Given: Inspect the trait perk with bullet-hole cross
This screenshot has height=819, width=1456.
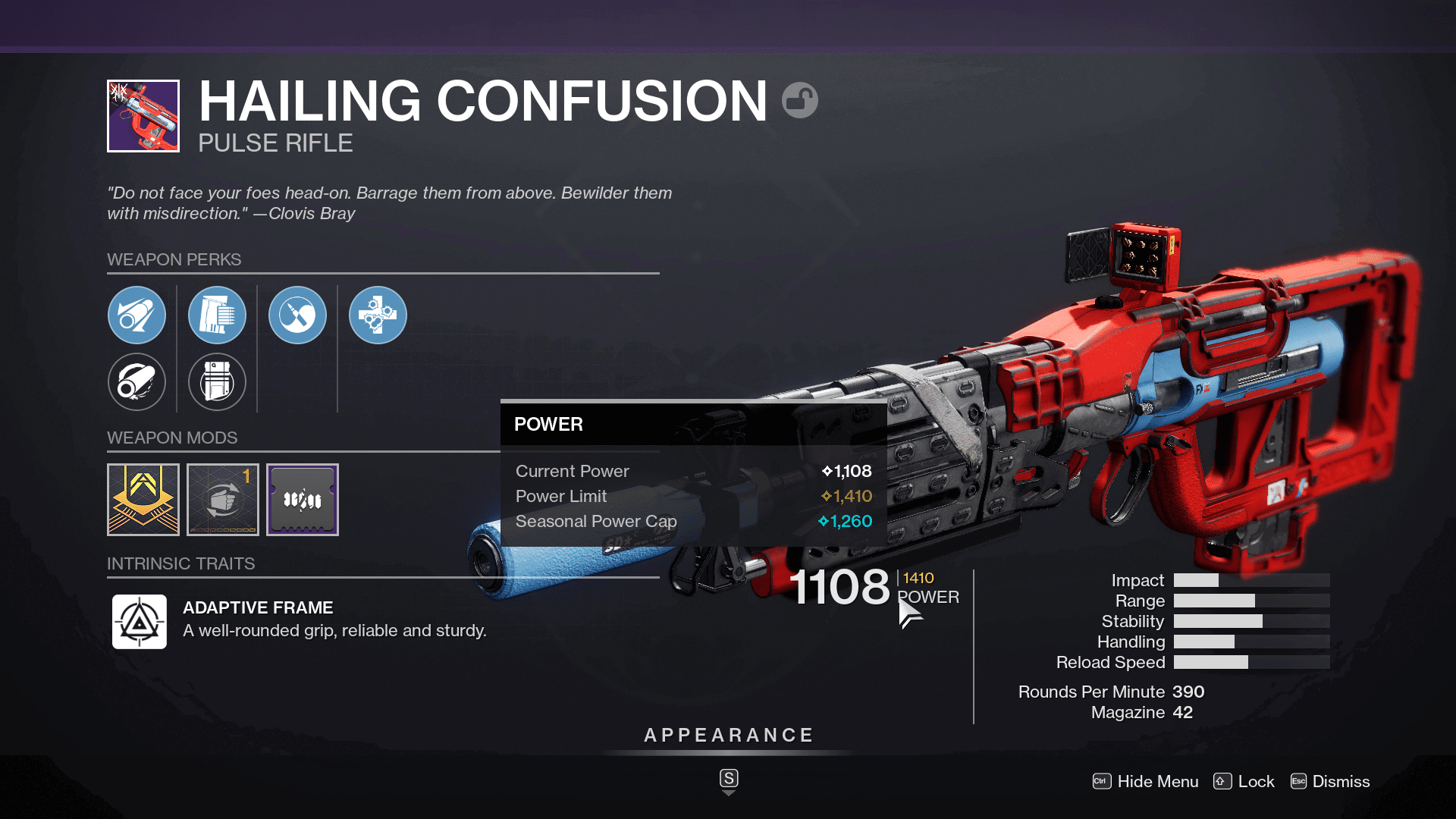Looking at the screenshot, I should [378, 315].
